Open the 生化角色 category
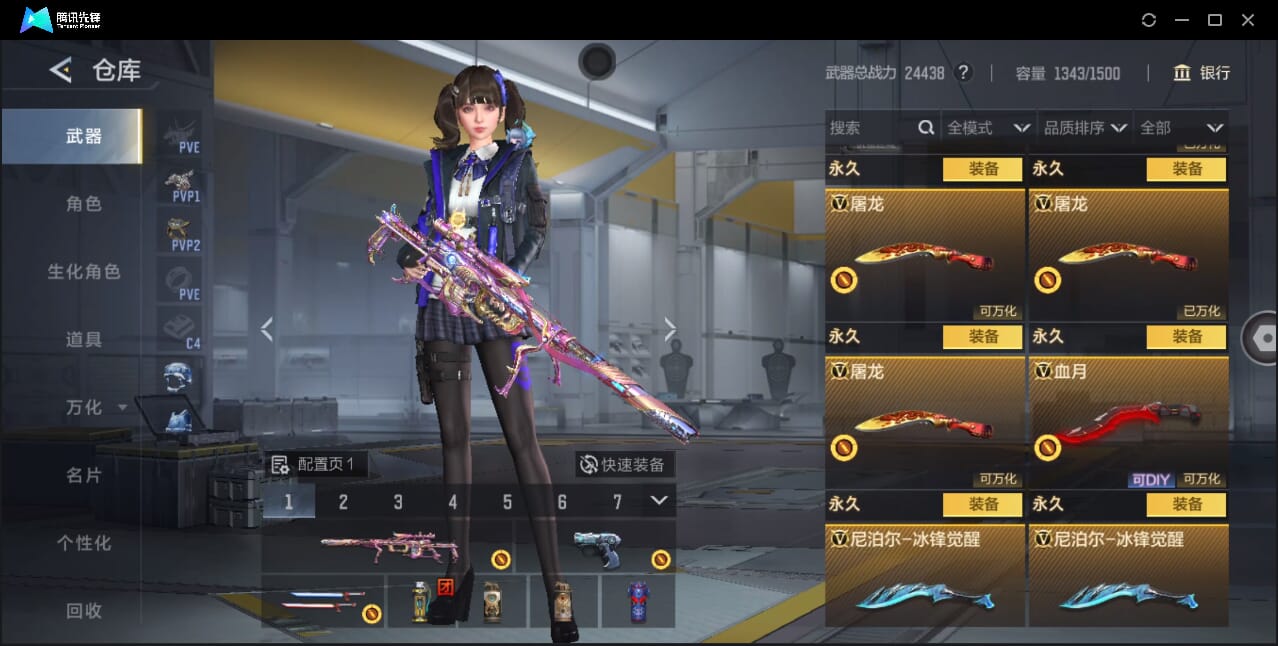This screenshot has height=646, width=1278. 84,272
